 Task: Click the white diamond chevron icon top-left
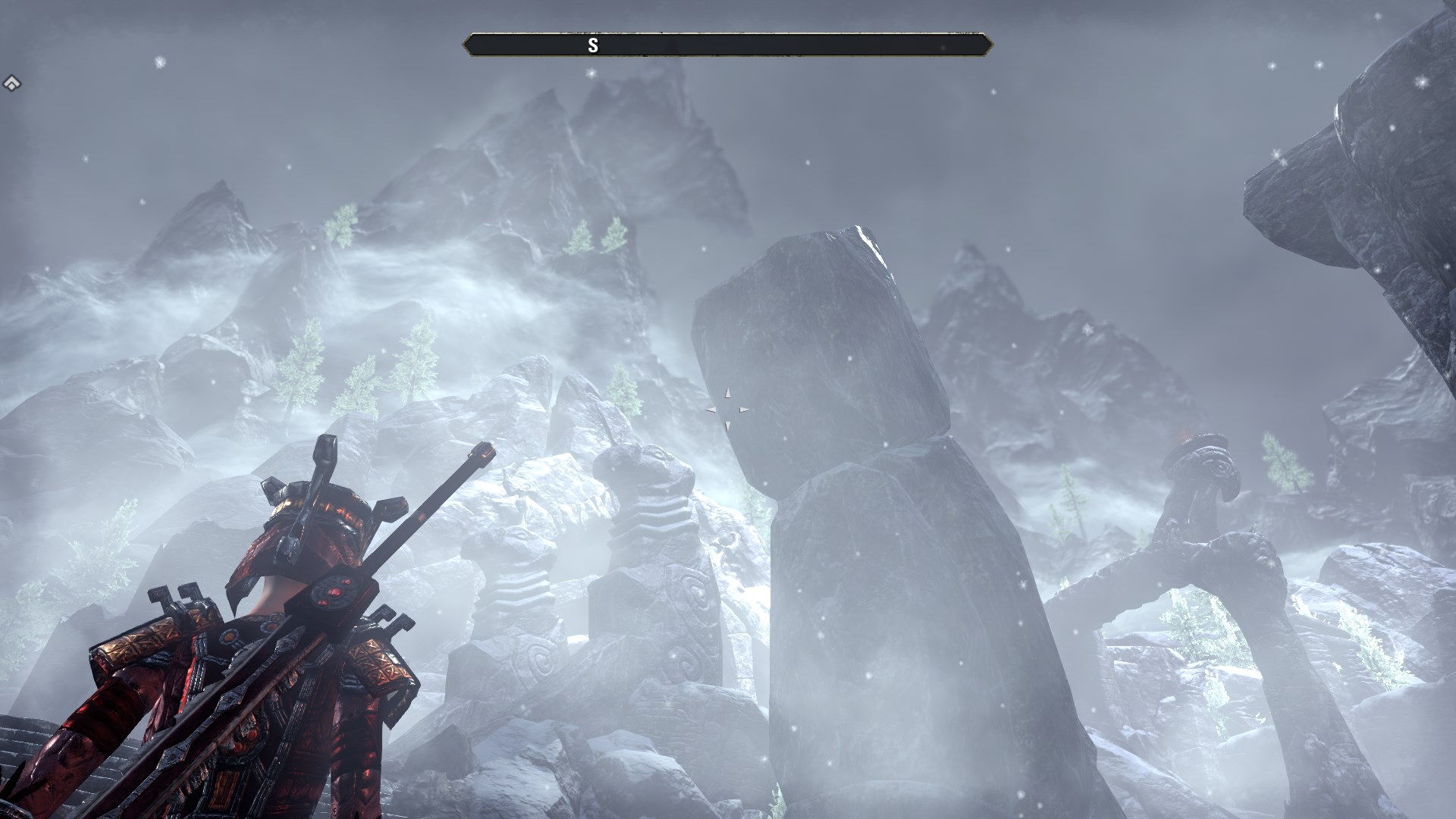pyautogui.click(x=13, y=82)
